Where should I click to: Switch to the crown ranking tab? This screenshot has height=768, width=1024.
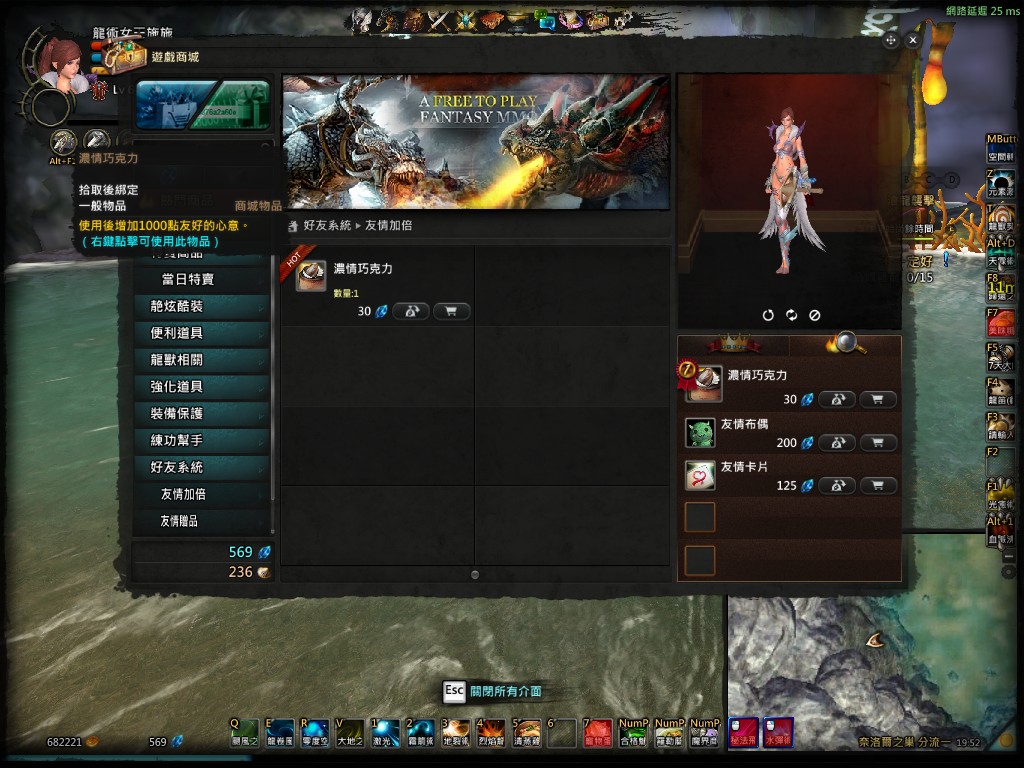734,345
